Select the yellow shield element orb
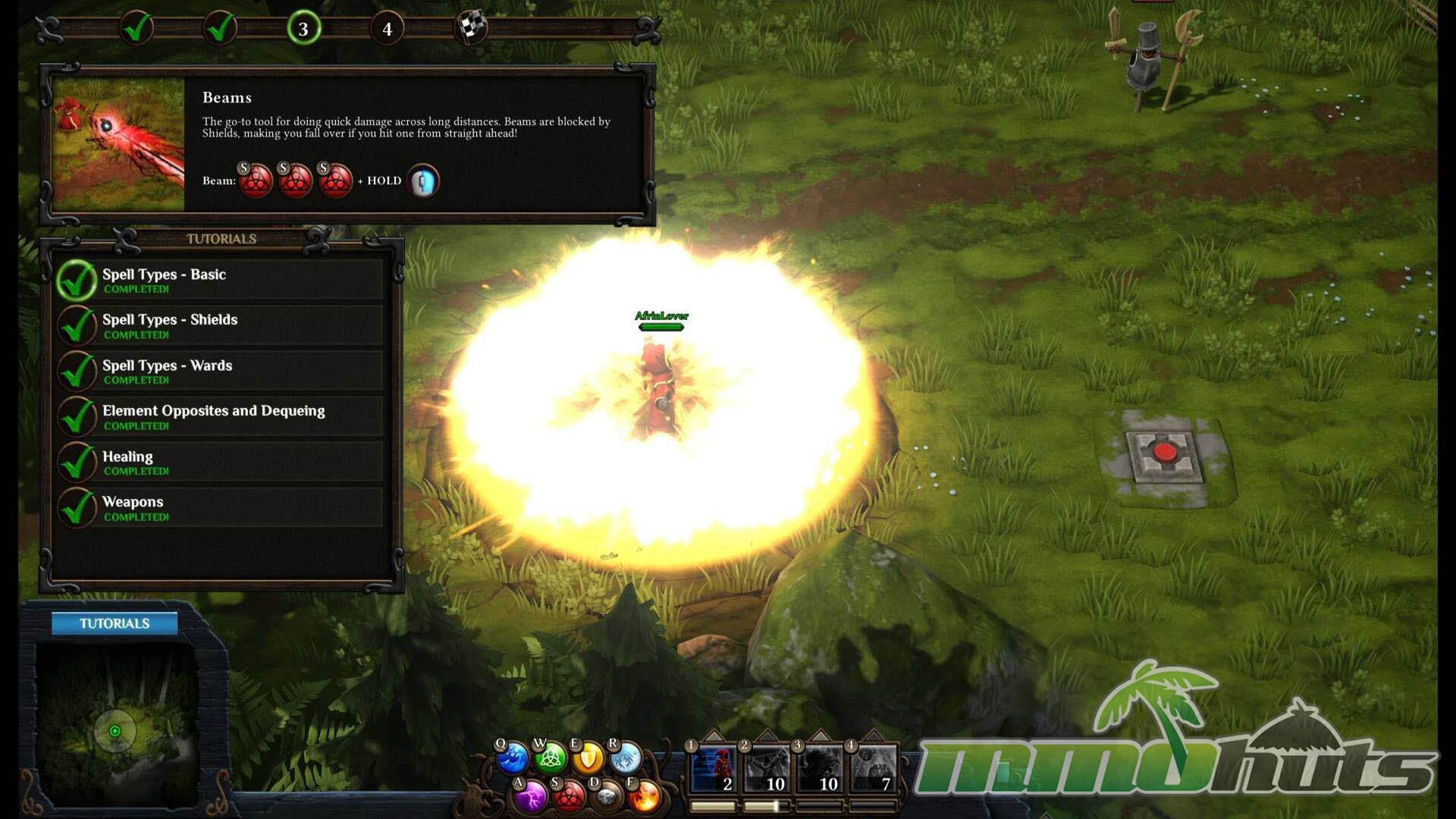The height and width of the screenshot is (819, 1456). click(588, 757)
